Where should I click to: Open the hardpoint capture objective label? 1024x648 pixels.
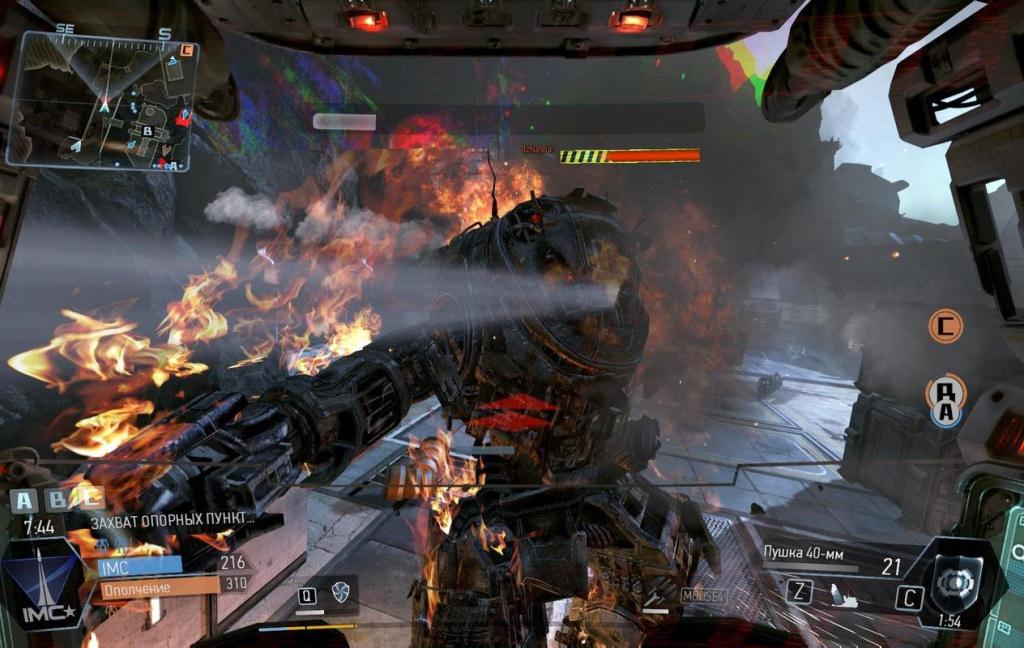pos(172,521)
